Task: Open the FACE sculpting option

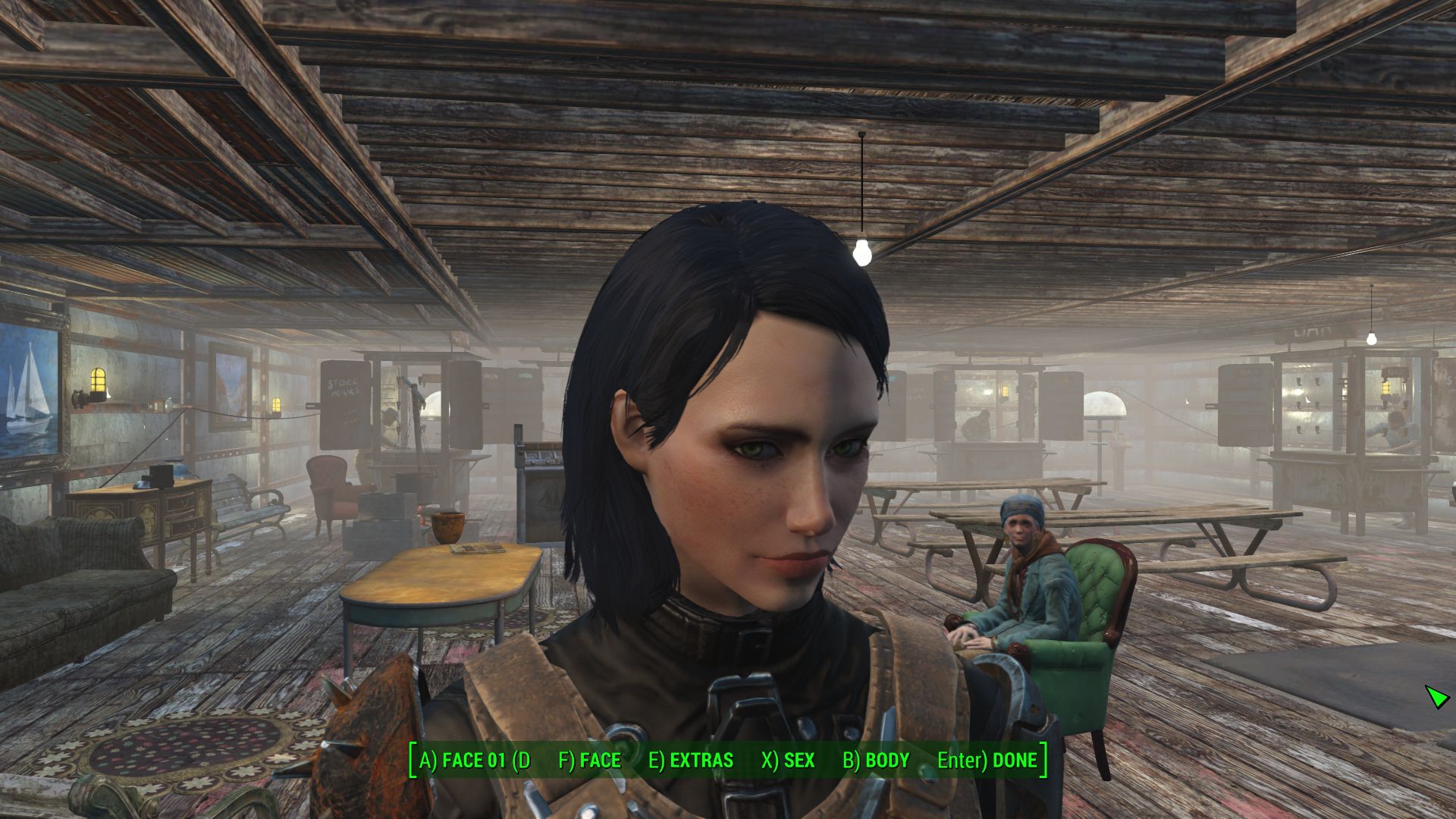Action: pyautogui.click(x=589, y=761)
